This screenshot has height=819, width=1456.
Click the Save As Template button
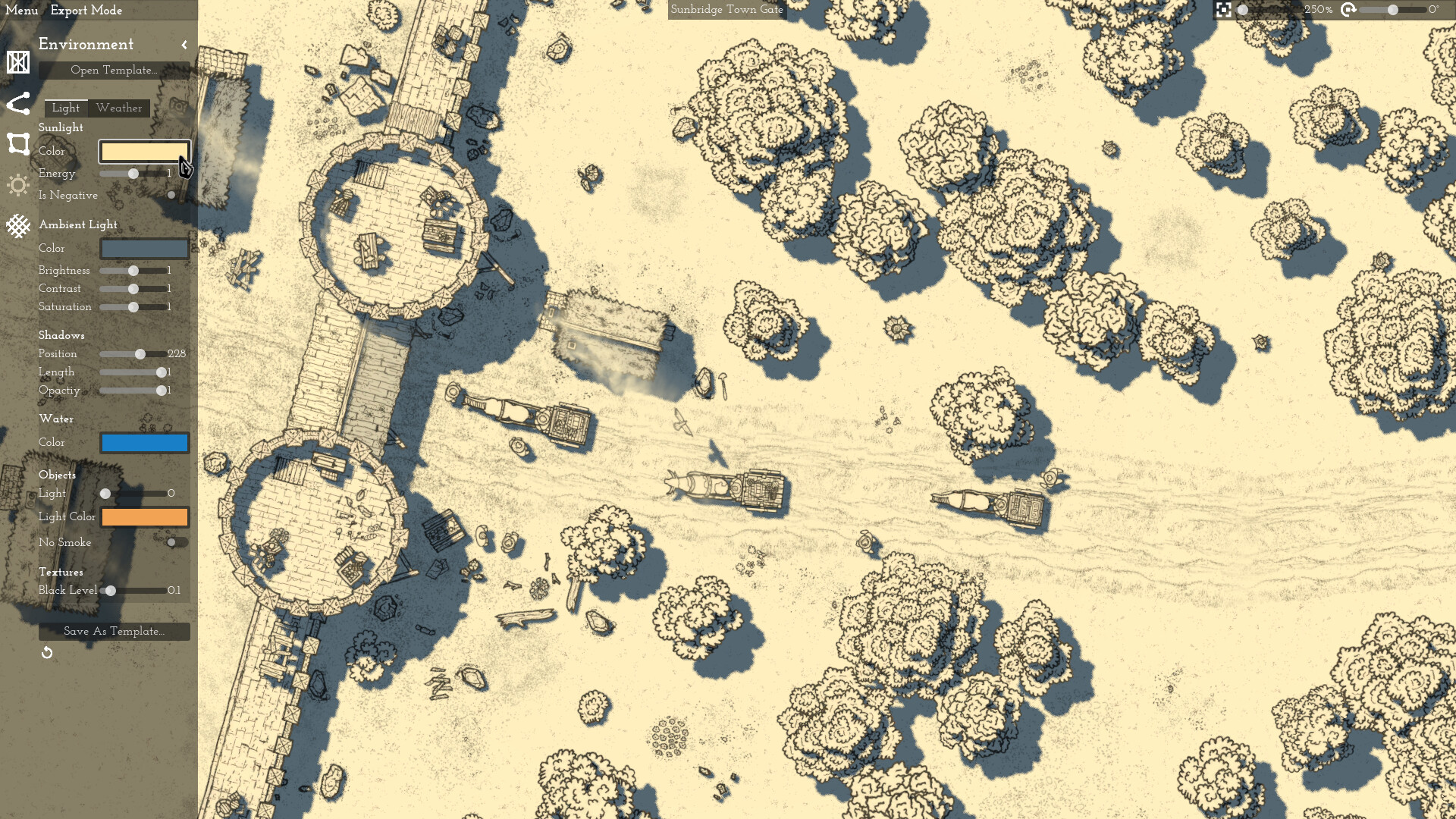point(115,631)
